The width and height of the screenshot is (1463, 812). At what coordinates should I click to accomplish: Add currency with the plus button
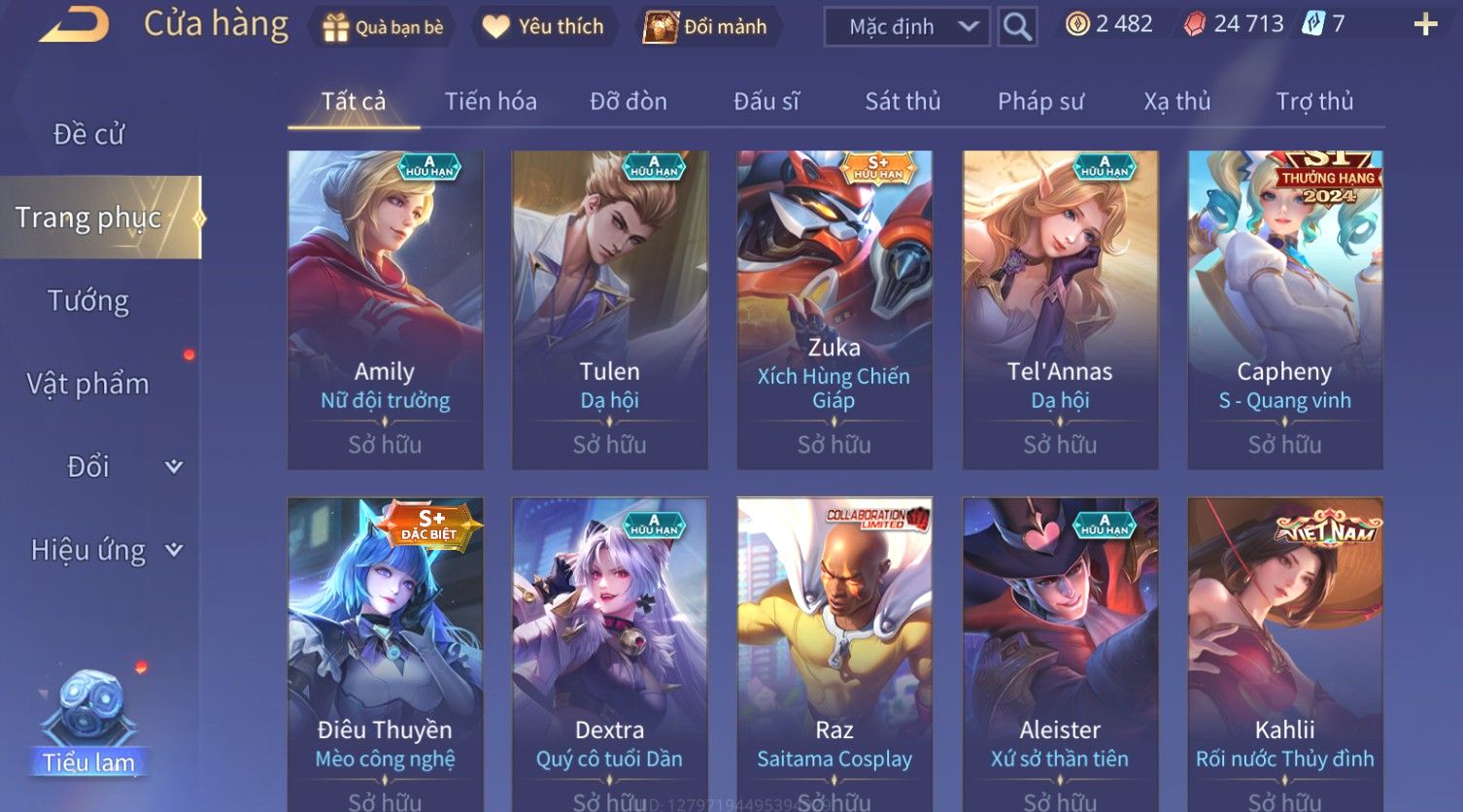pyautogui.click(x=1425, y=24)
